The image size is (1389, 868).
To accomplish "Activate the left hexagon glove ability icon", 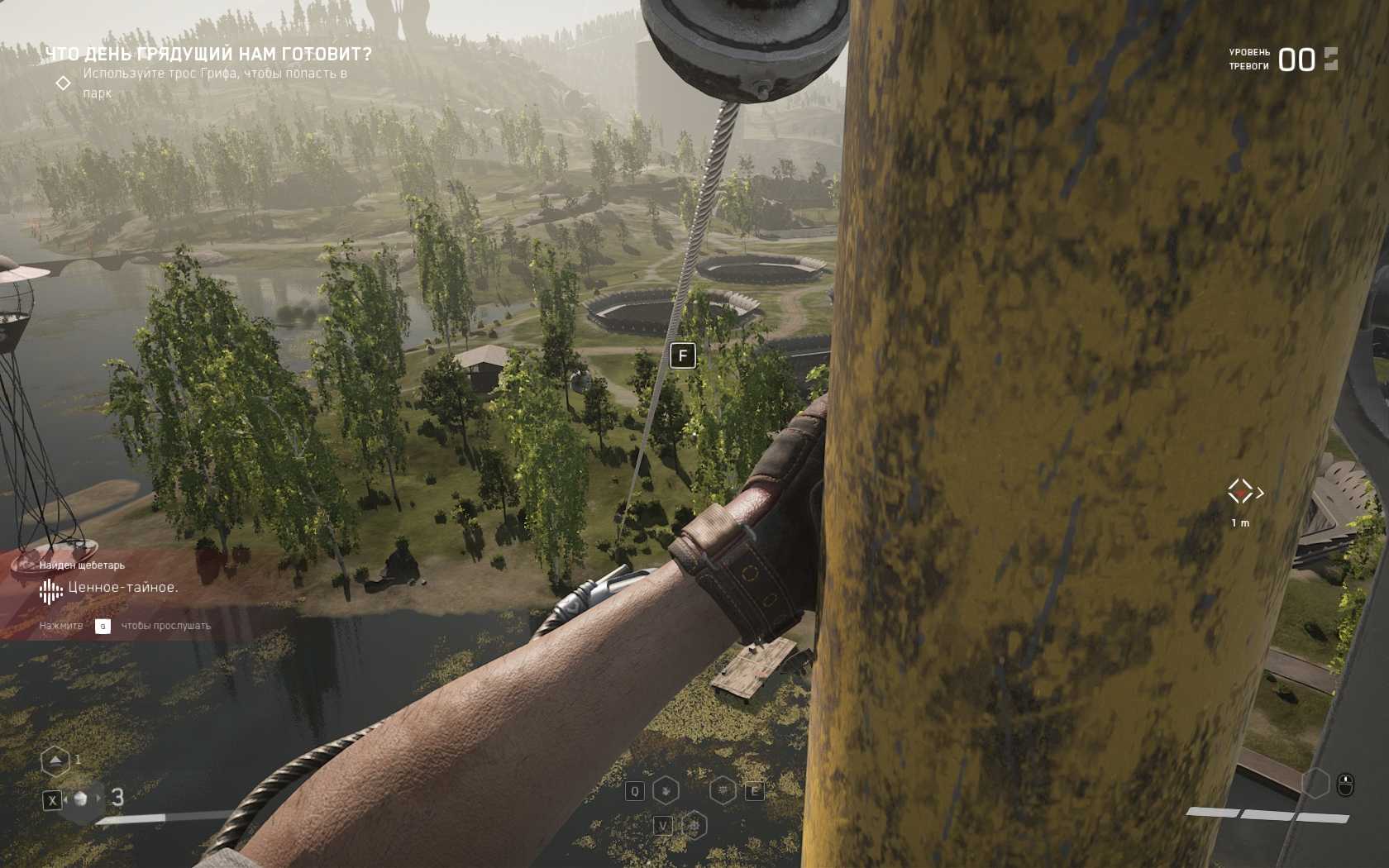I will click(666, 791).
